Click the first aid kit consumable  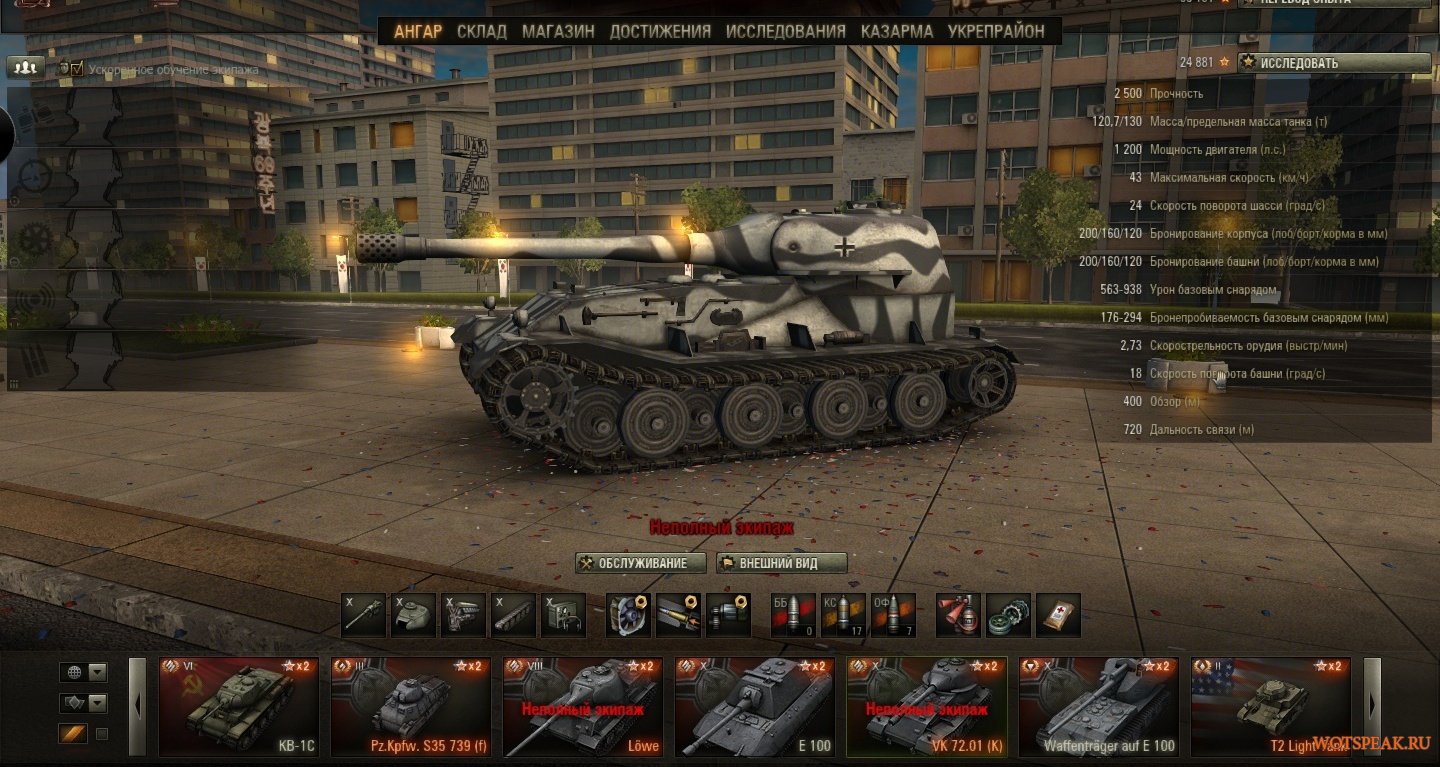(1058, 615)
